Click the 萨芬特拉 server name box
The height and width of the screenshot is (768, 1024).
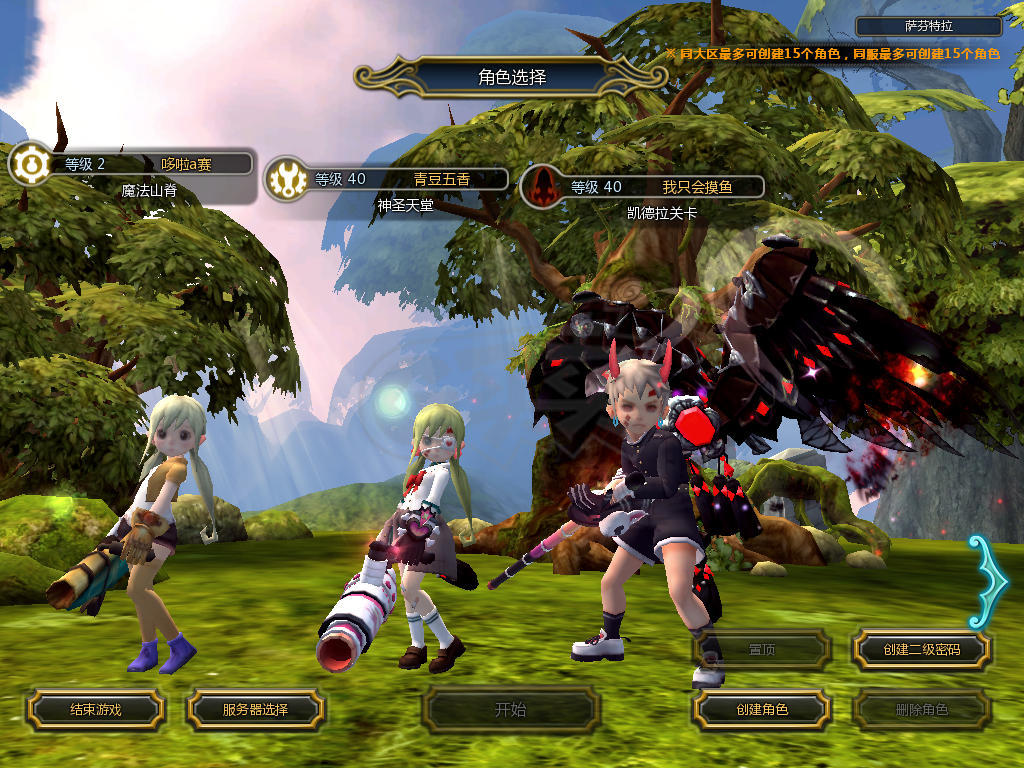(929, 27)
